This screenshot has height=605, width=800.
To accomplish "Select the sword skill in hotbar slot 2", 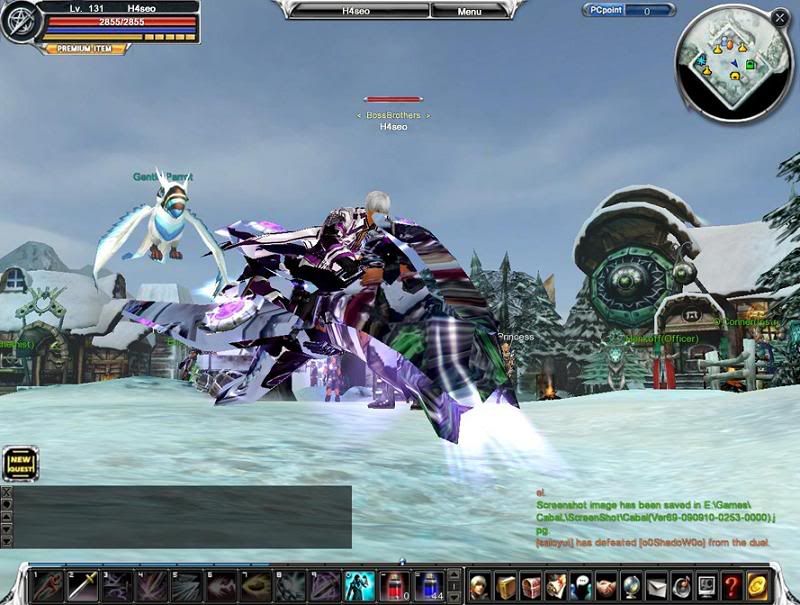I will (83, 586).
